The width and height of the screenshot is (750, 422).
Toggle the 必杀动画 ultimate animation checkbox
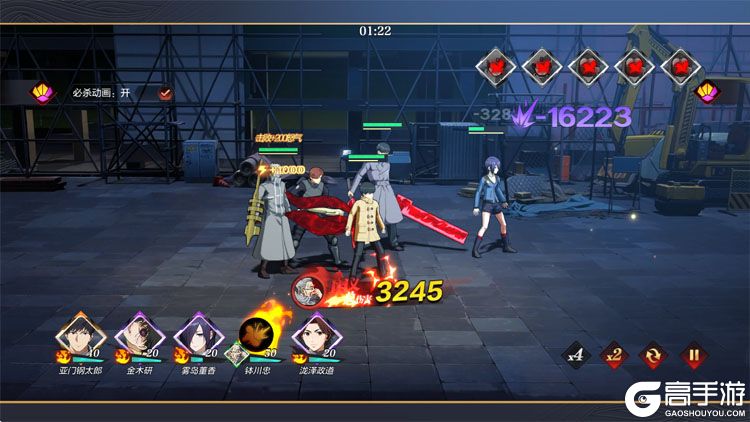point(165,93)
